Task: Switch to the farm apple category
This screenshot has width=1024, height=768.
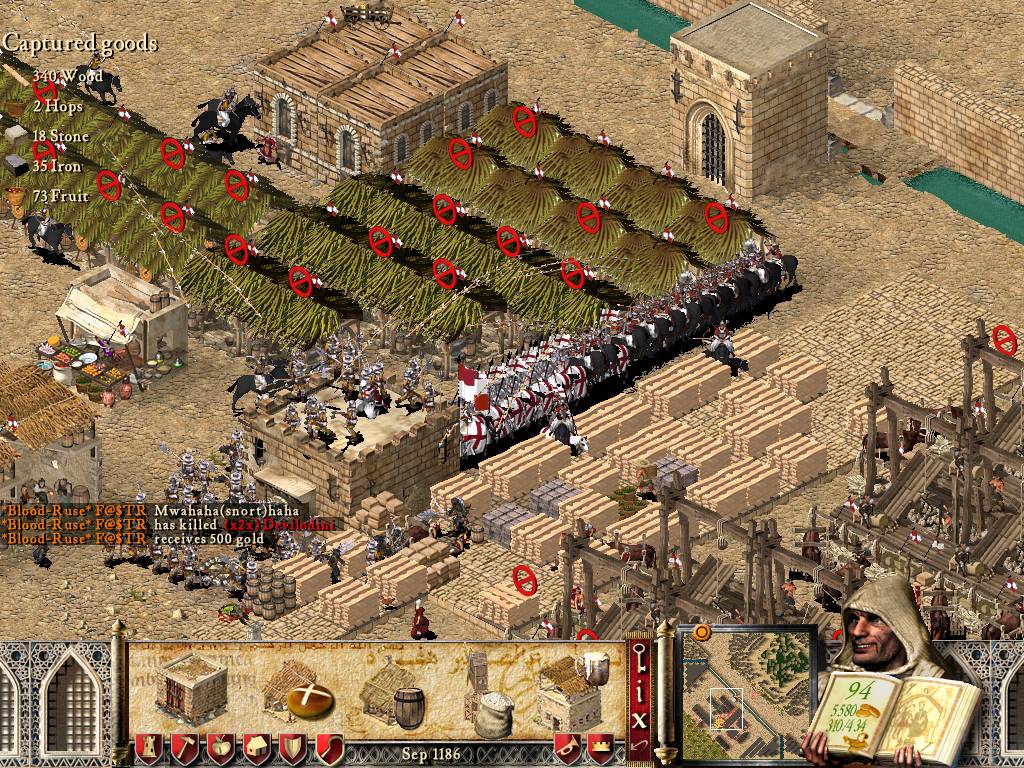Action: (x=220, y=747)
